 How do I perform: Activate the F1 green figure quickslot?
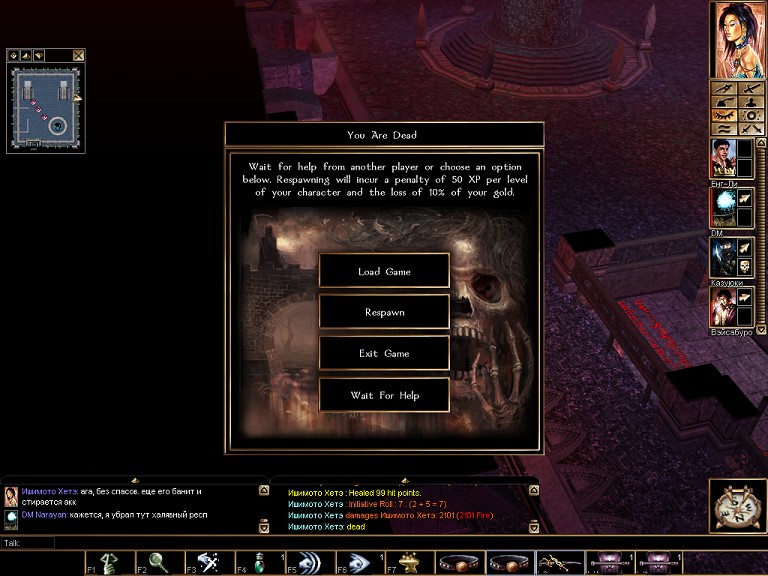coord(110,563)
